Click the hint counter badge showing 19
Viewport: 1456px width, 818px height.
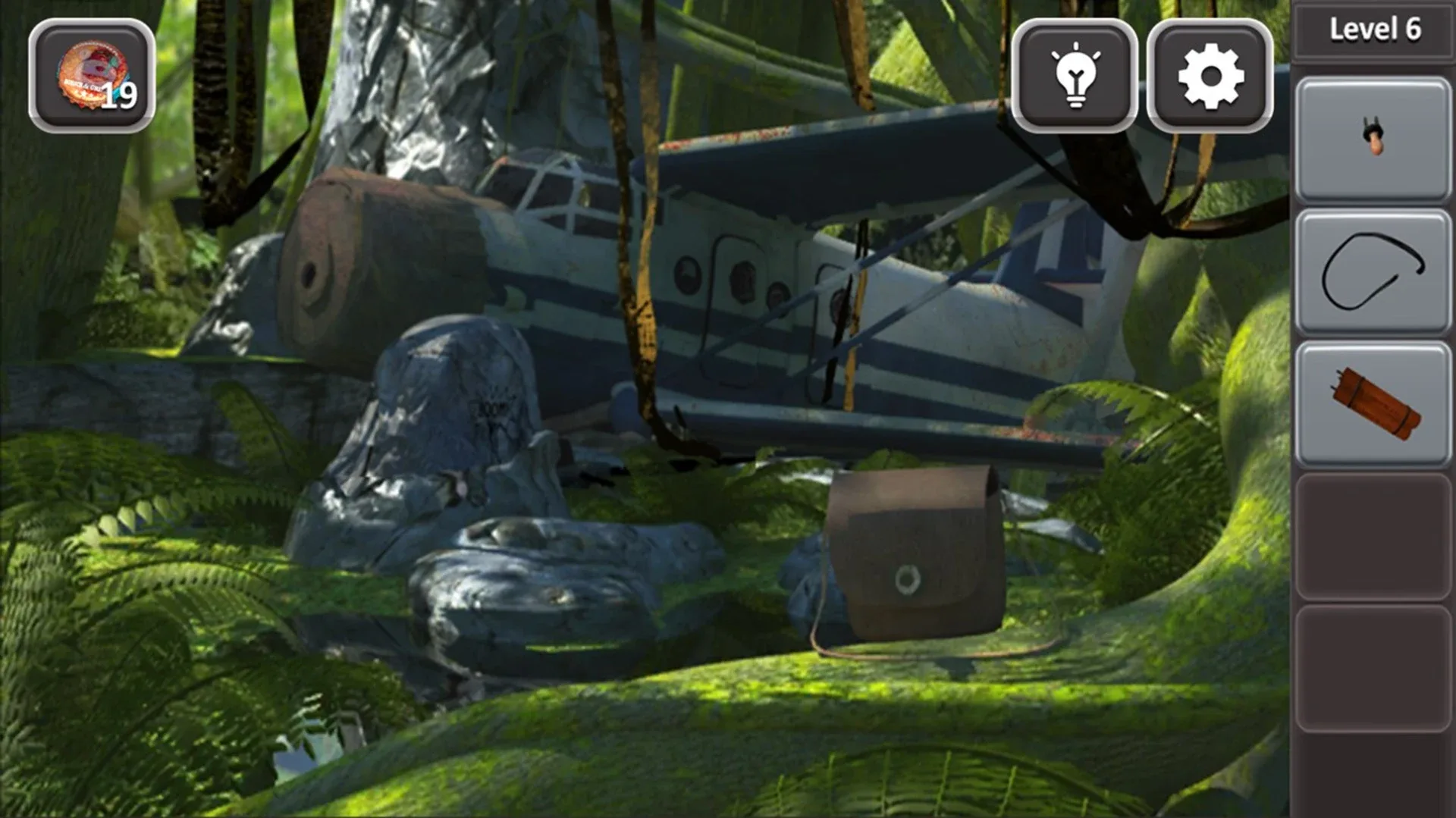tap(91, 72)
